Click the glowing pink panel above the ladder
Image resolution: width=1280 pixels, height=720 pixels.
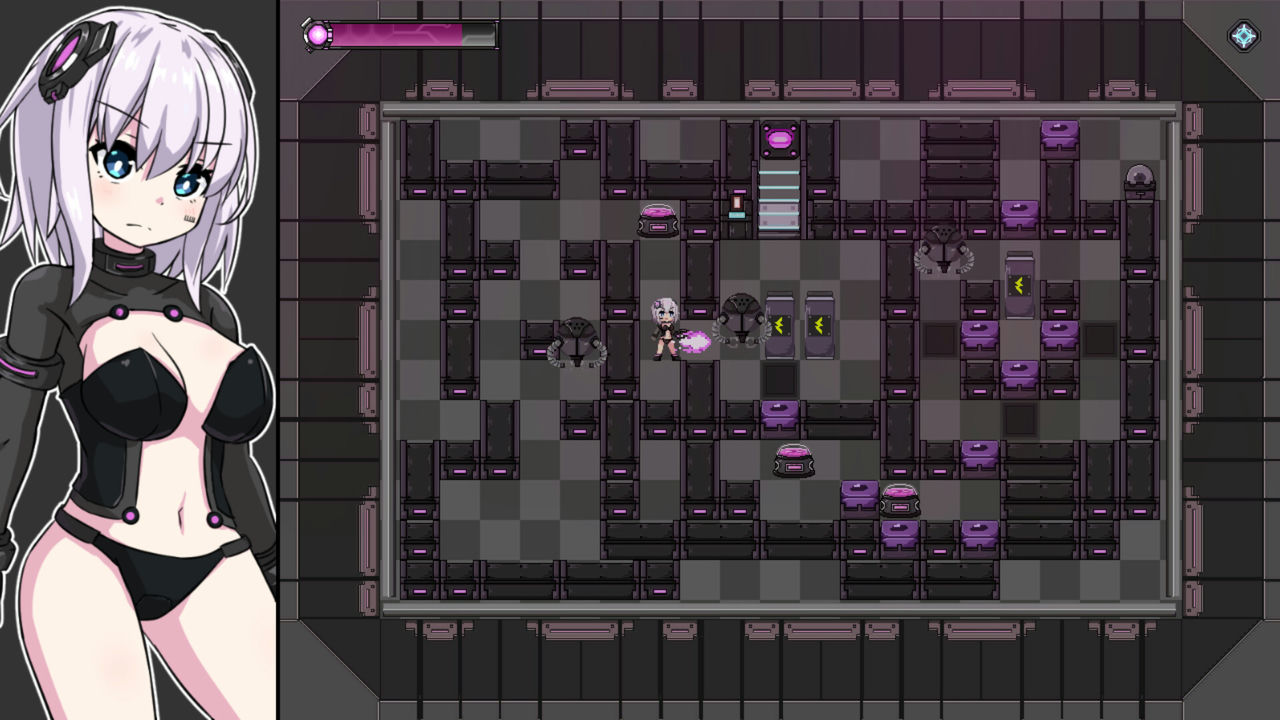click(782, 138)
